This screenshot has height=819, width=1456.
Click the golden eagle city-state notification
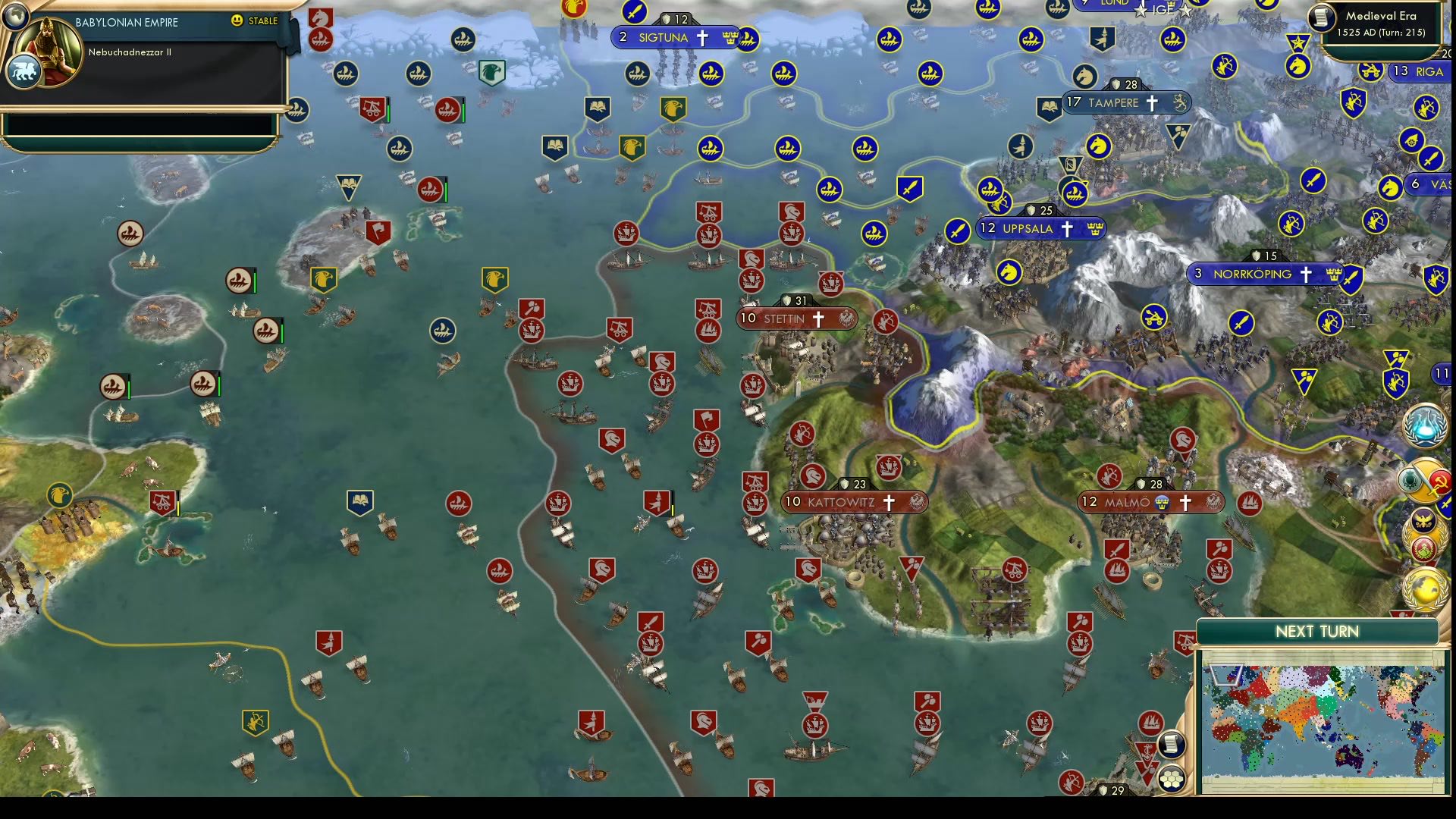point(1423,520)
